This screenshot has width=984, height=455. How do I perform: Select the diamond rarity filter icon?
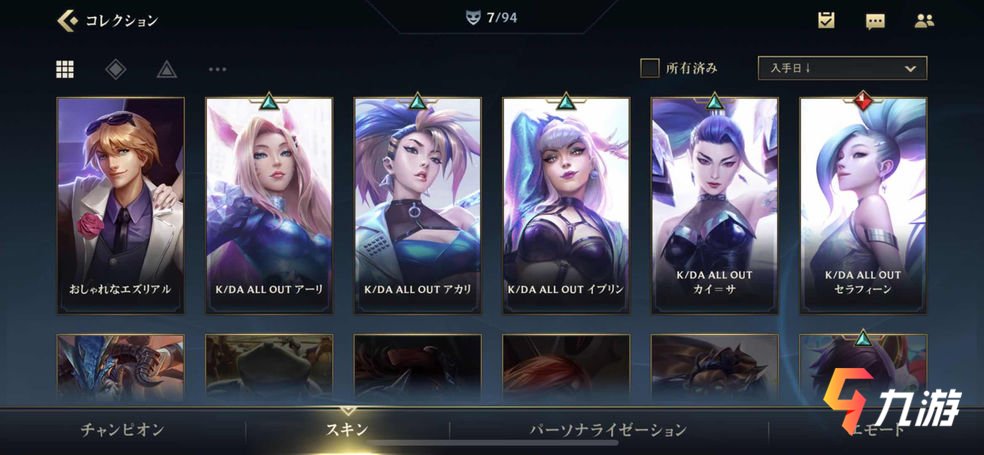[116, 69]
